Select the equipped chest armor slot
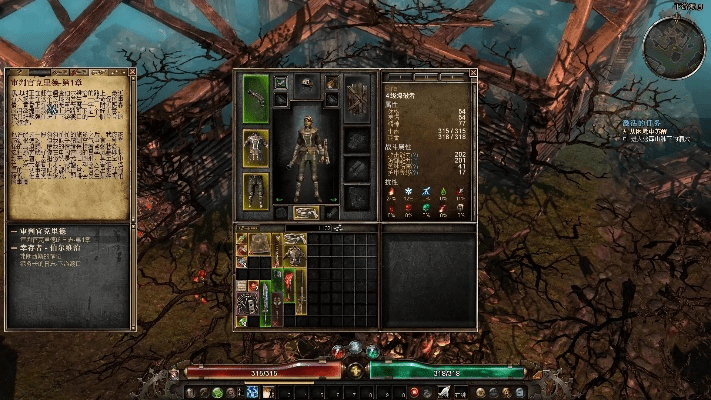 [x=256, y=146]
